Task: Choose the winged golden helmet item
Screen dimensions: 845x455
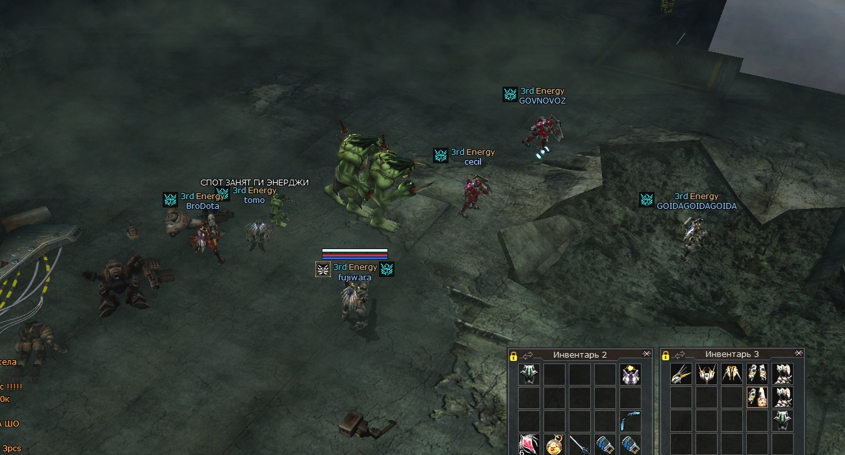Action: click(x=706, y=375)
